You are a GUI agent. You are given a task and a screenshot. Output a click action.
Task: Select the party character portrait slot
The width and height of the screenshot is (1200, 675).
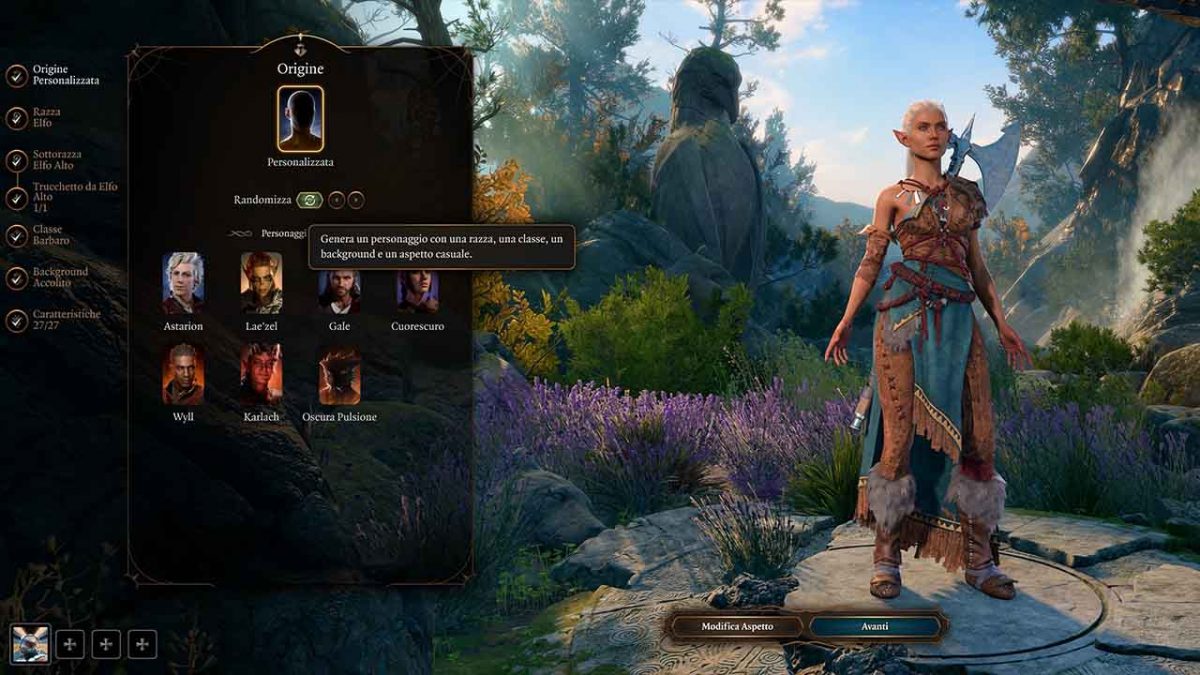30,644
